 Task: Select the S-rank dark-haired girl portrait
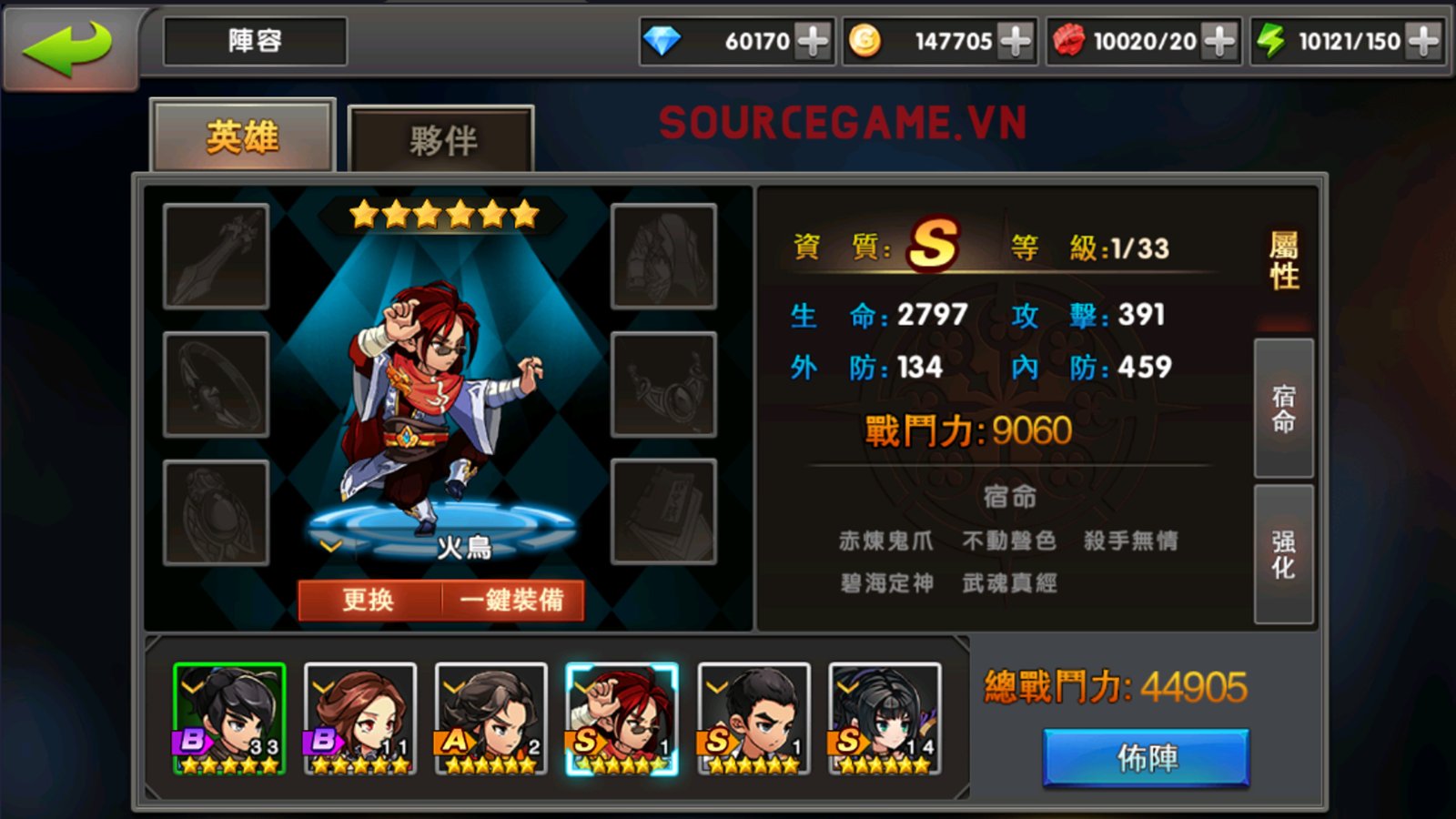pos(885,718)
